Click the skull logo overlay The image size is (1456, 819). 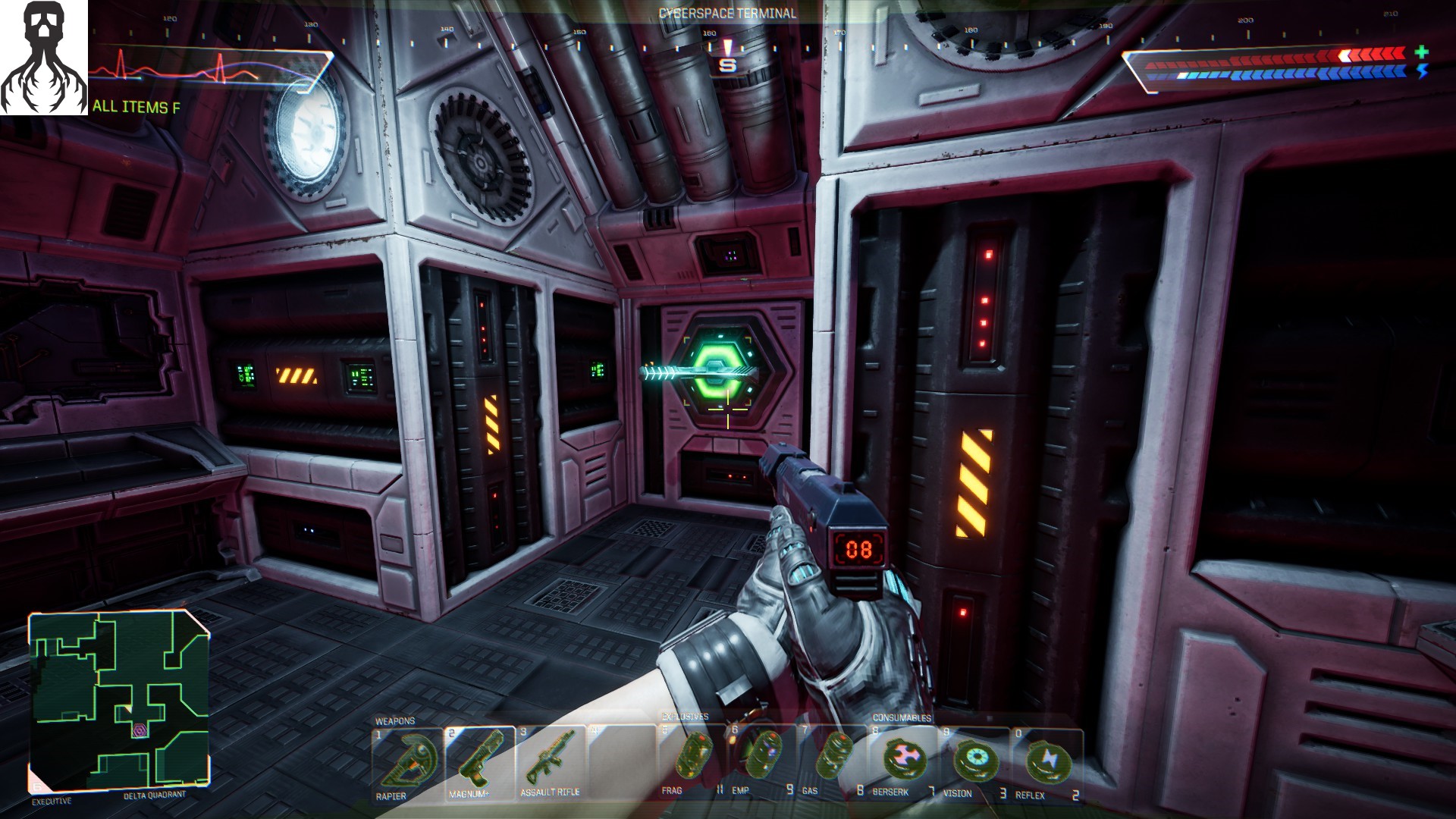coord(44,58)
